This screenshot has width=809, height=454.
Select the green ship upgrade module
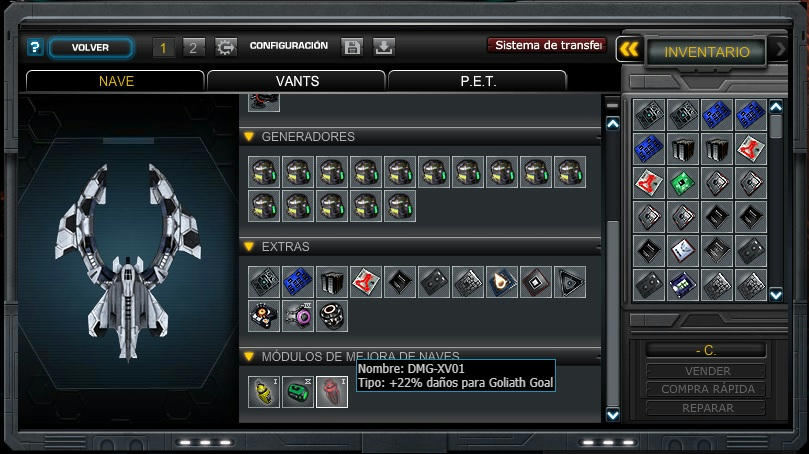click(x=298, y=391)
